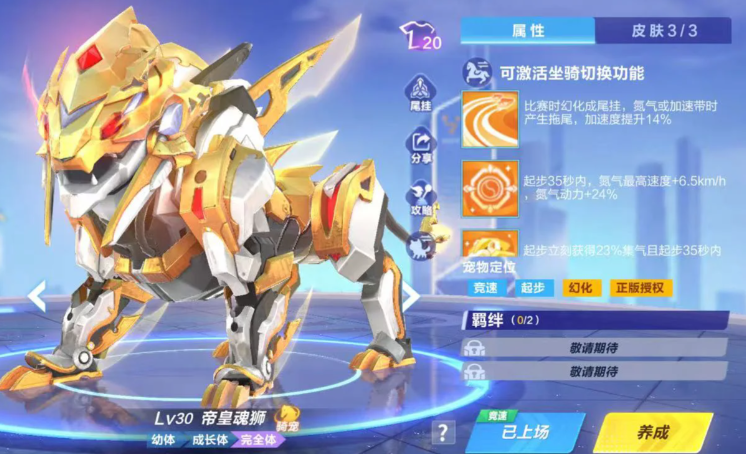
Task: Select the nitro speed skill icon
Action: (x=490, y=187)
